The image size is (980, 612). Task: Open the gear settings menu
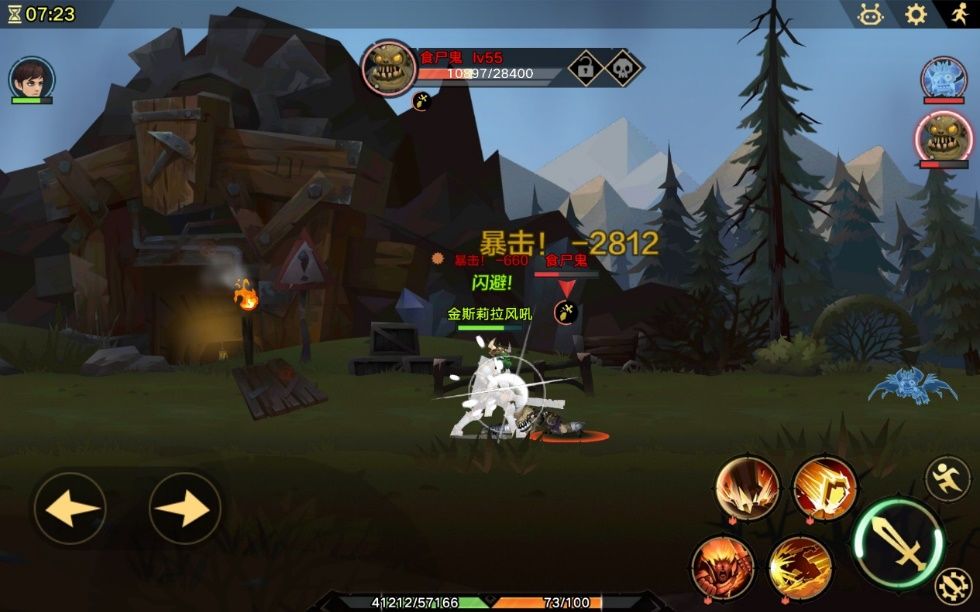click(x=916, y=14)
